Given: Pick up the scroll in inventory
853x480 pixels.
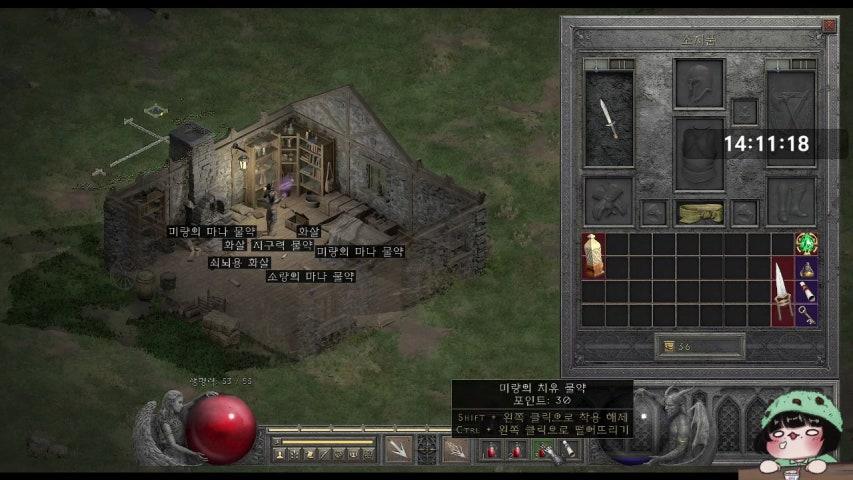Looking at the screenshot, I should pos(806,291).
